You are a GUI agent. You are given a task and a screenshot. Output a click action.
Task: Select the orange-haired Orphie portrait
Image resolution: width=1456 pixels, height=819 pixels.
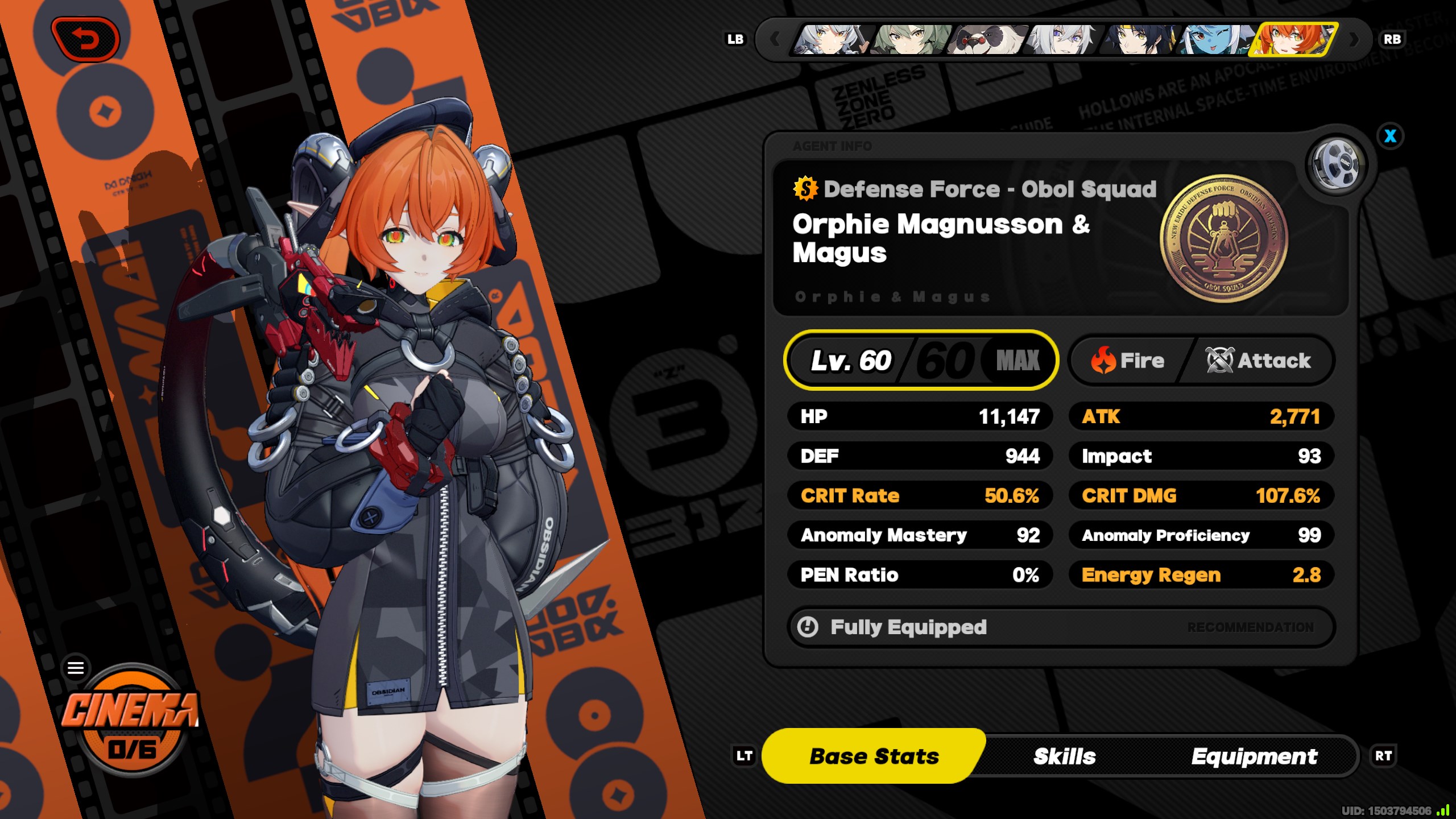[x=1294, y=39]
